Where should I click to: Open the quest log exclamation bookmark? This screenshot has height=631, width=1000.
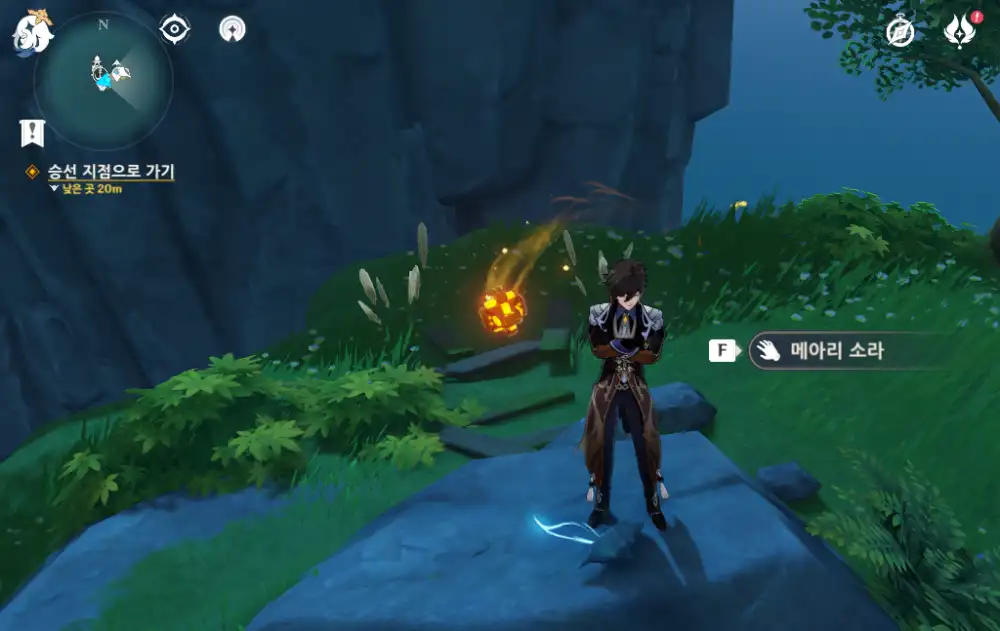pos(32,132)
